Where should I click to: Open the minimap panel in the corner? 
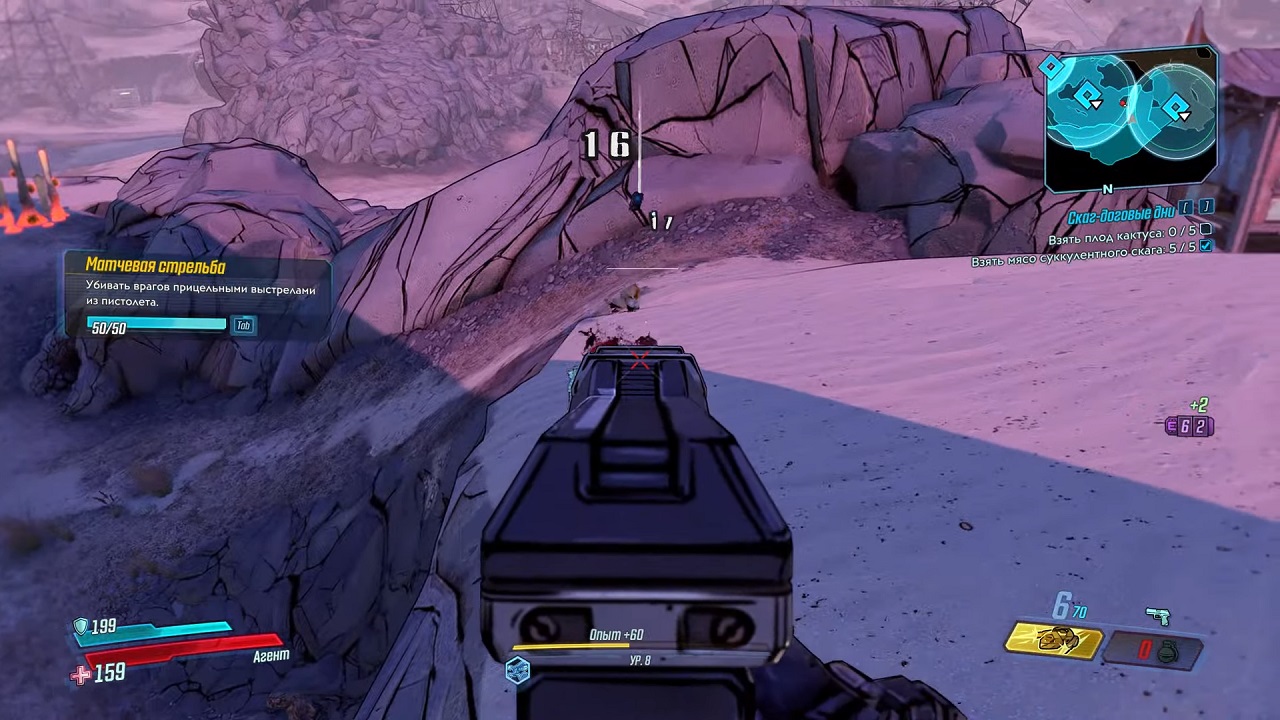pos(1132,117)
